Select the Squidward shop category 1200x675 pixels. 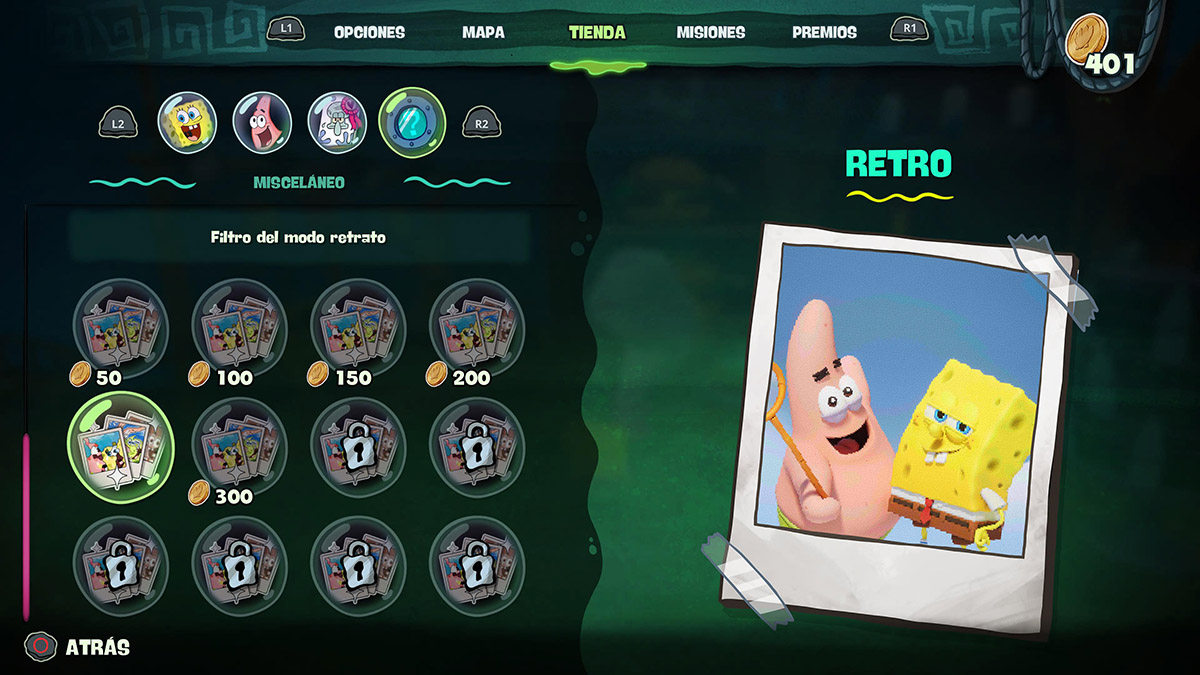click(x=337, y=123)
